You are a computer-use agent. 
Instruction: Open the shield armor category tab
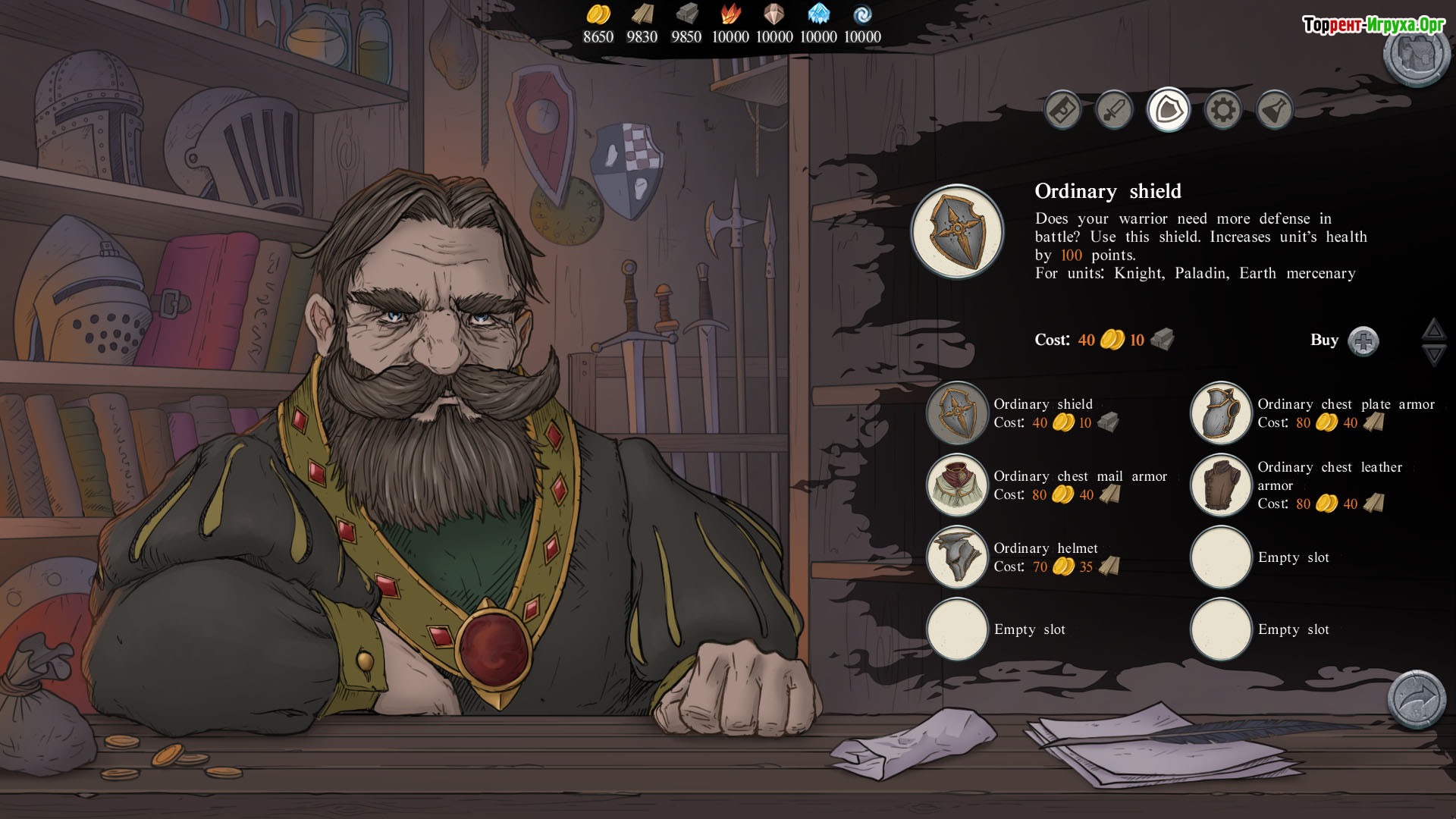point(1168,110)
